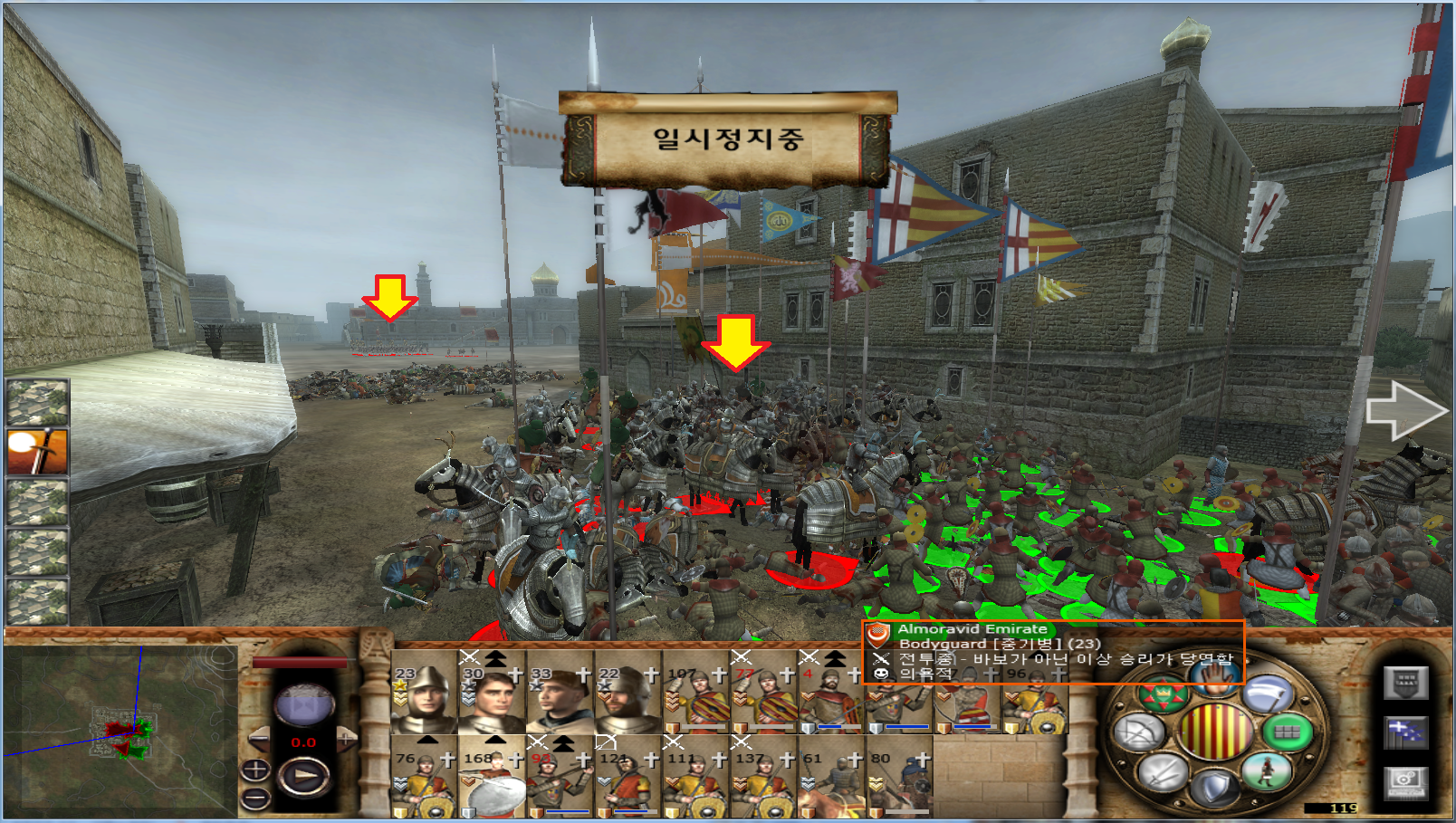Viewport: 1456px width, 823px height.
Task: Toggle the pause button above the speed readout
Action: (x=304, y=704)
